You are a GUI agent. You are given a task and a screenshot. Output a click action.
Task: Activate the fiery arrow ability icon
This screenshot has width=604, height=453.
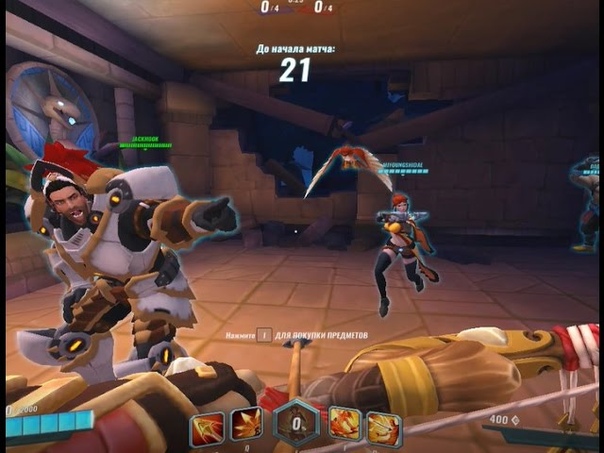click(x=209, y=427)
